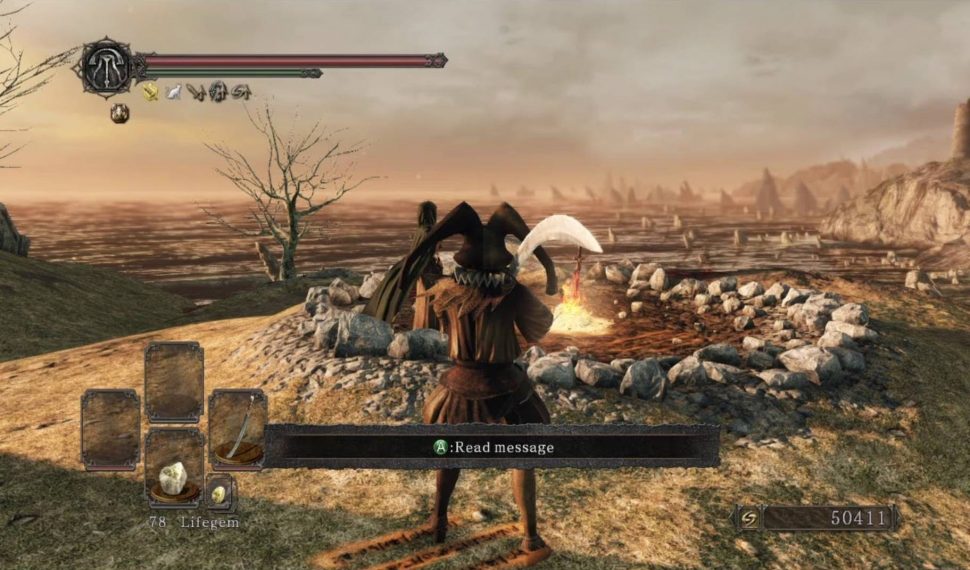Image resolution: width=970 pixels, height=570 pixels.
Task: Click the covenant emblem beside the health bar
Action: (x=104, y=66)
